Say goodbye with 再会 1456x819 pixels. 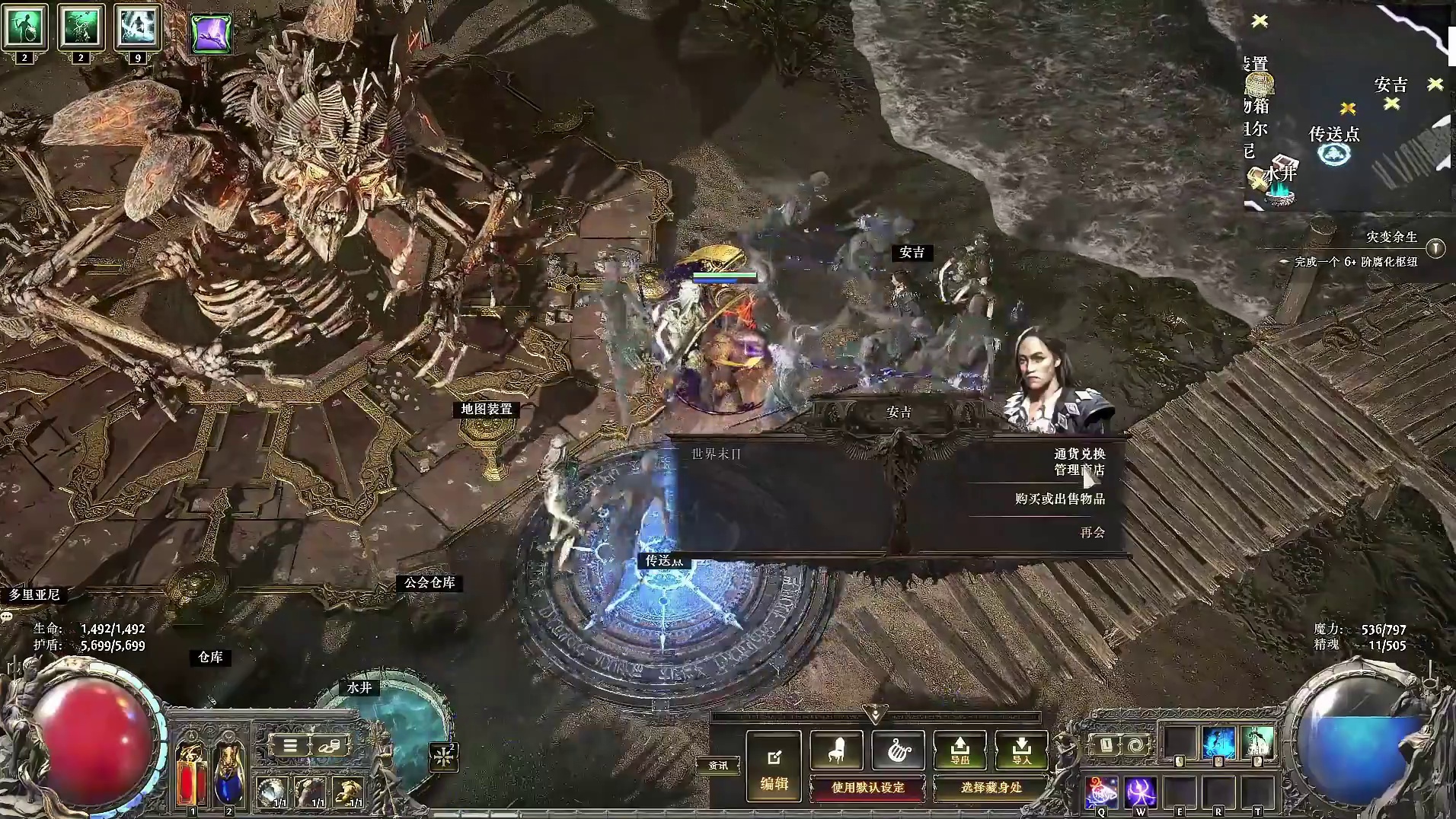tap(1092, 533)
